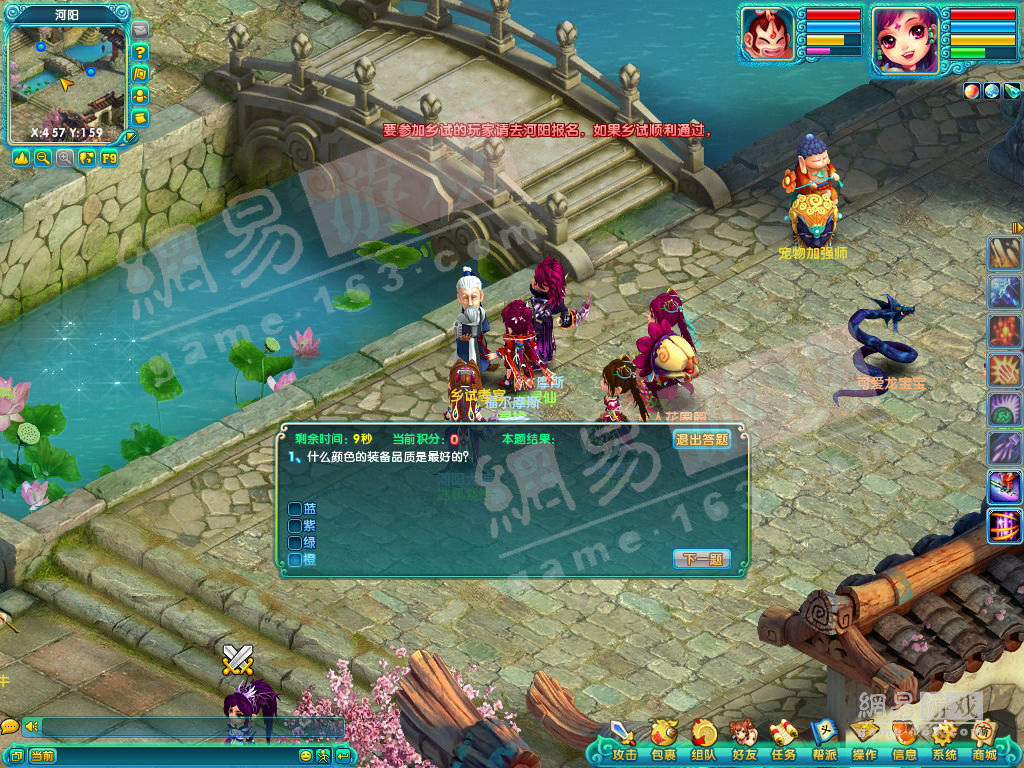This screenshot has height=768, width=1024.
Task: Go to the next question with 下一题
Action: click(702, 559)
